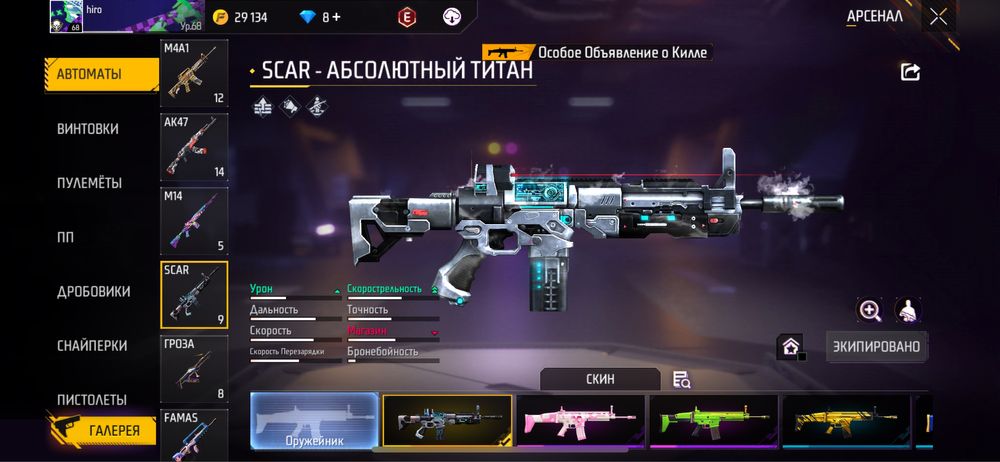
Task: Select the M14 weapon tile
Action: pos(194,221)
